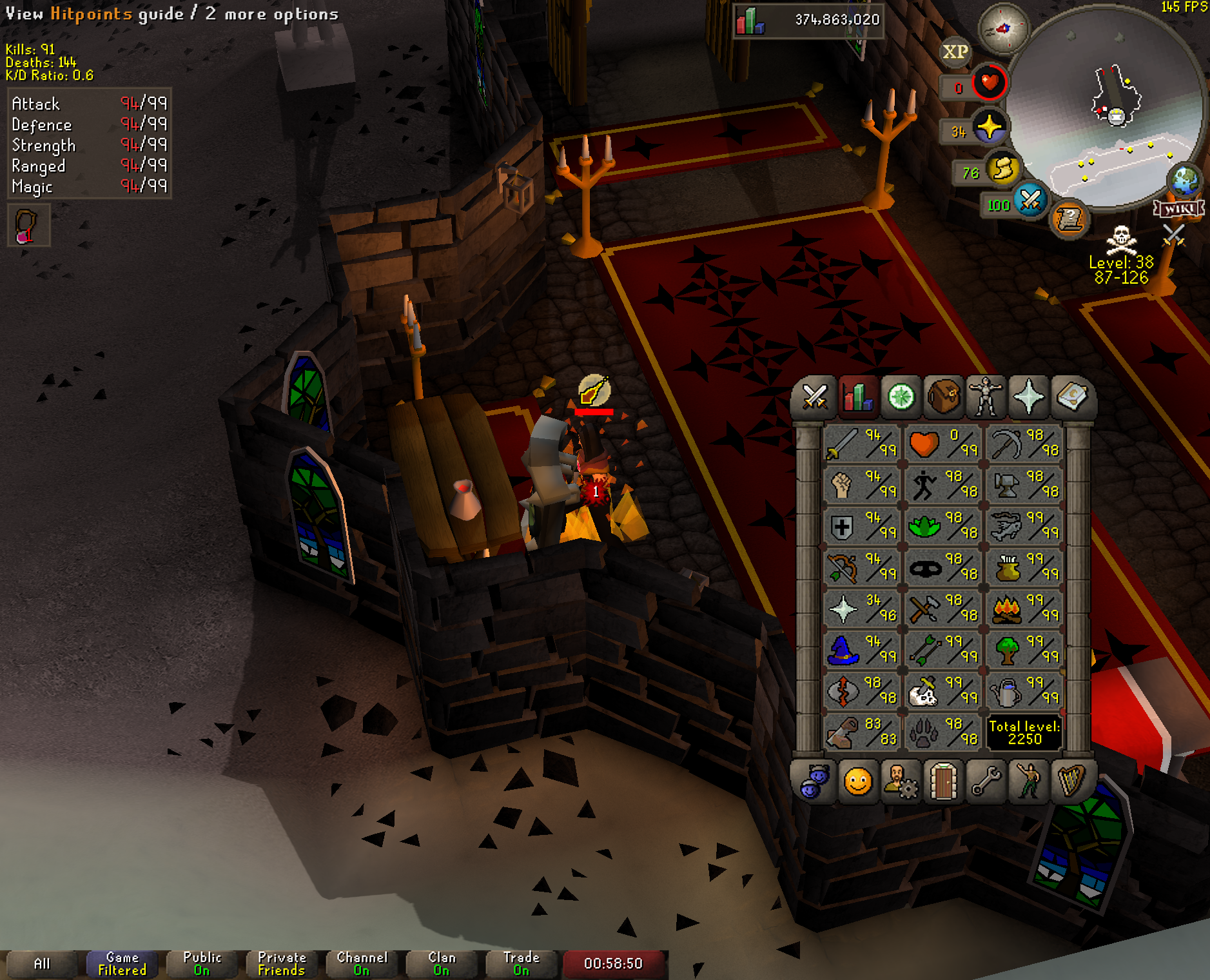
Task: Open the Prayer tab
Action: 1028,397
